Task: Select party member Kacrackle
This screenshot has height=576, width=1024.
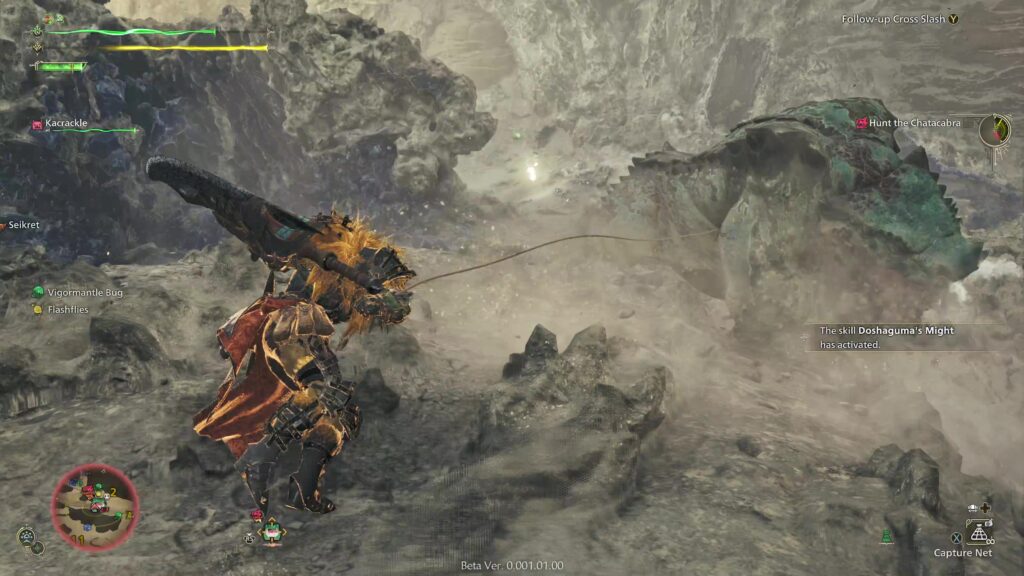Action: [66, 124]
